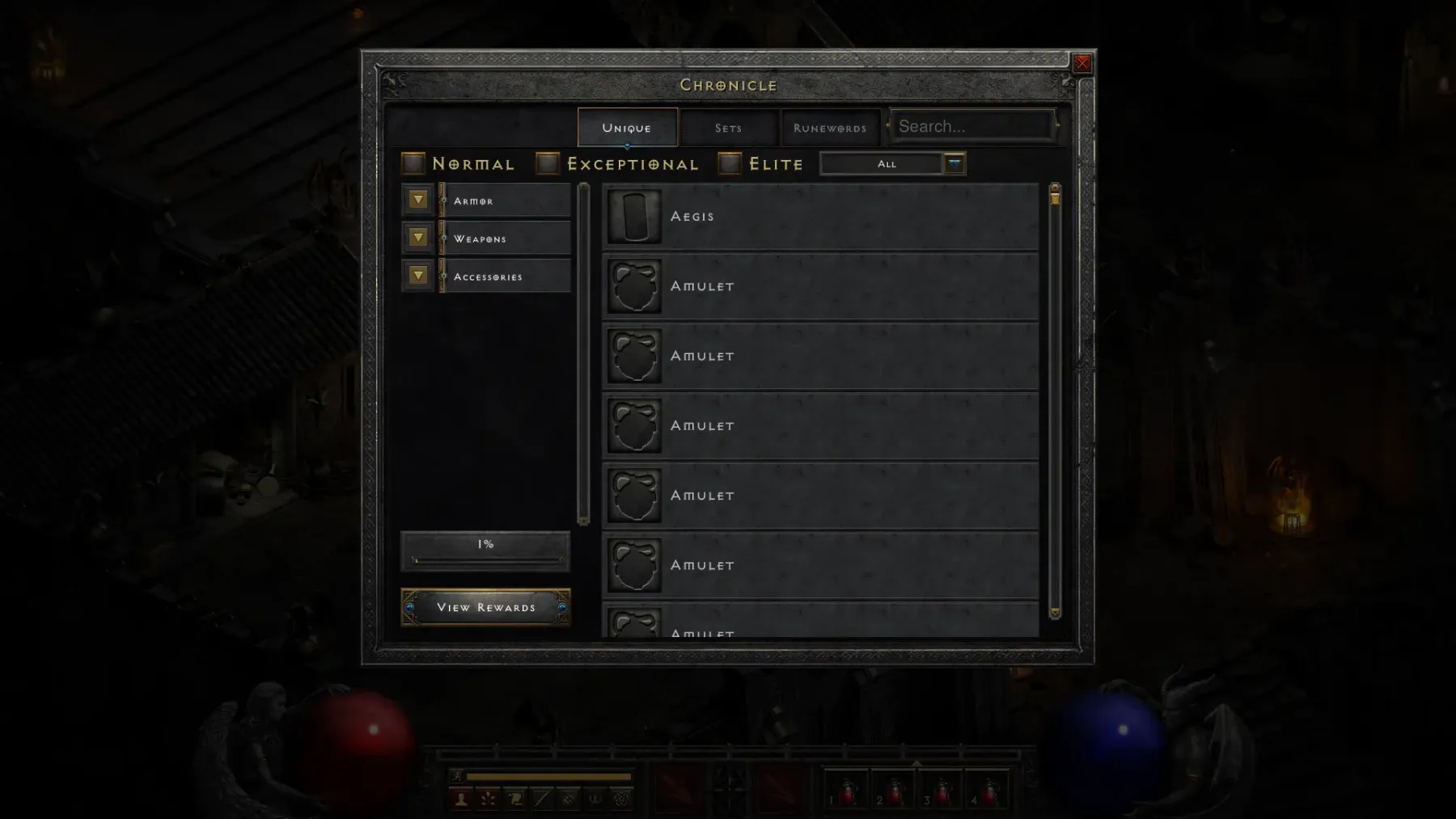The image size is (1456, 819).
Task: Expand the Weapons category
Action: (x=418, y=238)
